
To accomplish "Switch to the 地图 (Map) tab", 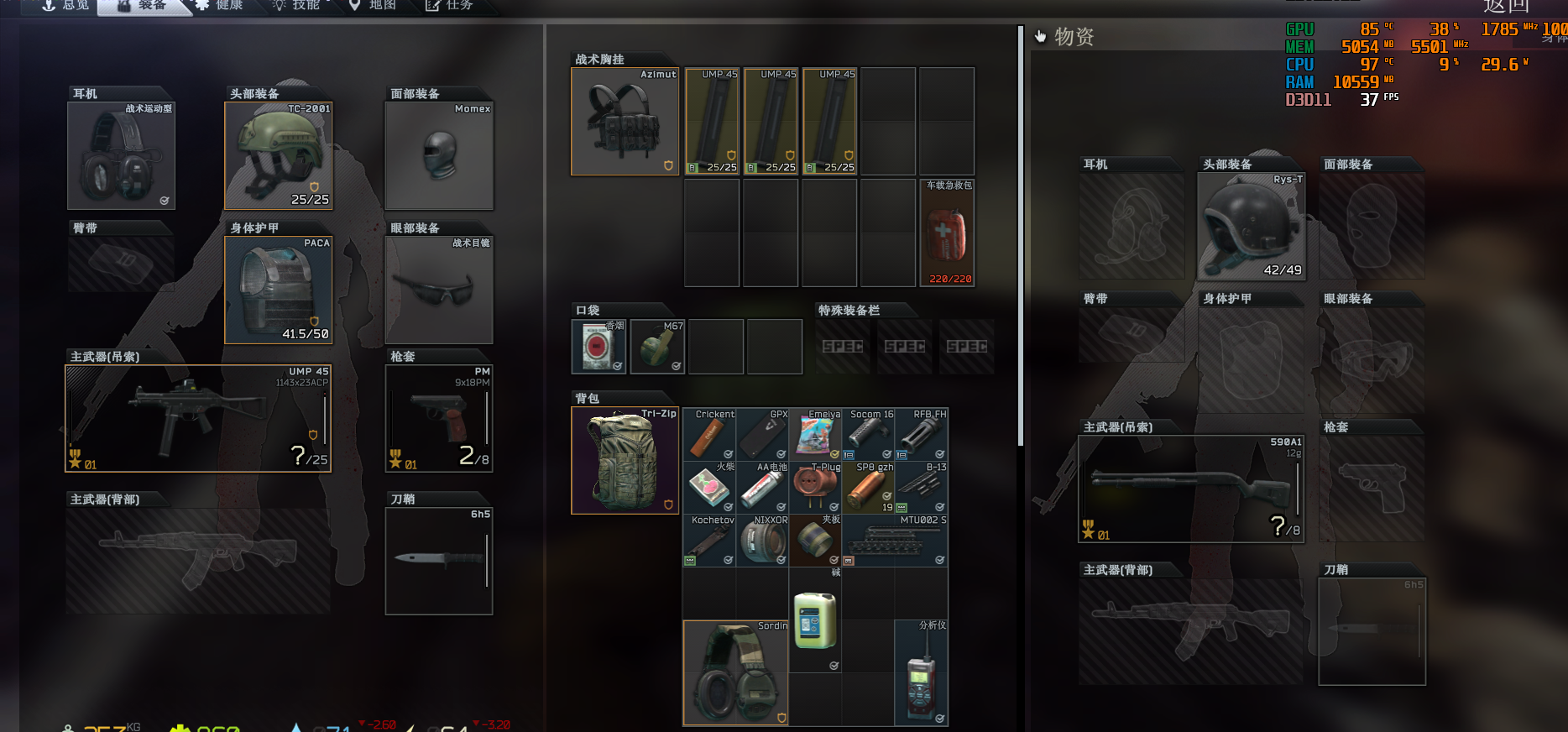I will pyautogui.click(x=374, y=6).
